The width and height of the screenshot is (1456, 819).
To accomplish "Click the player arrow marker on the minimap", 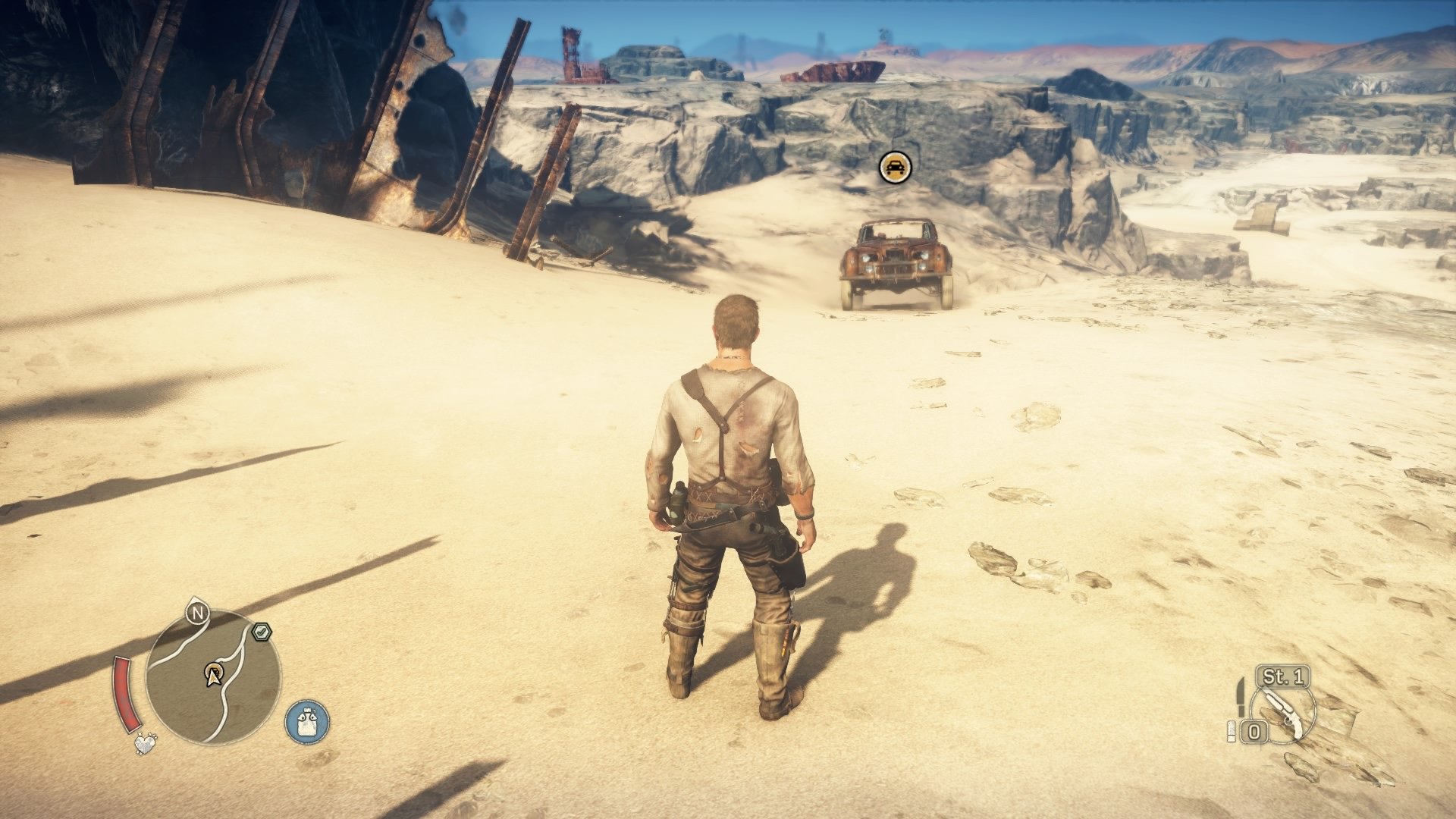I will tap(214, 677).
